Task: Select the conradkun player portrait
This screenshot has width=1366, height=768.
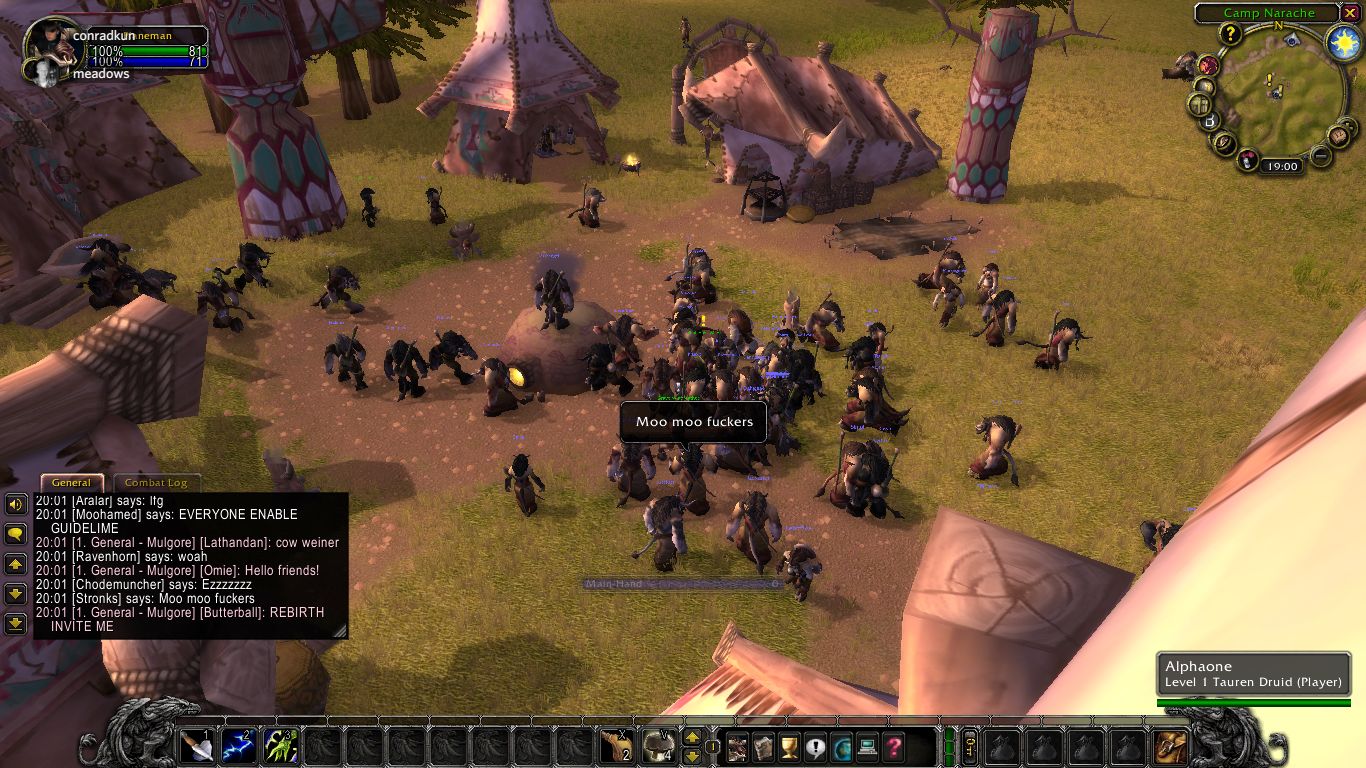Action: point(48,42)
